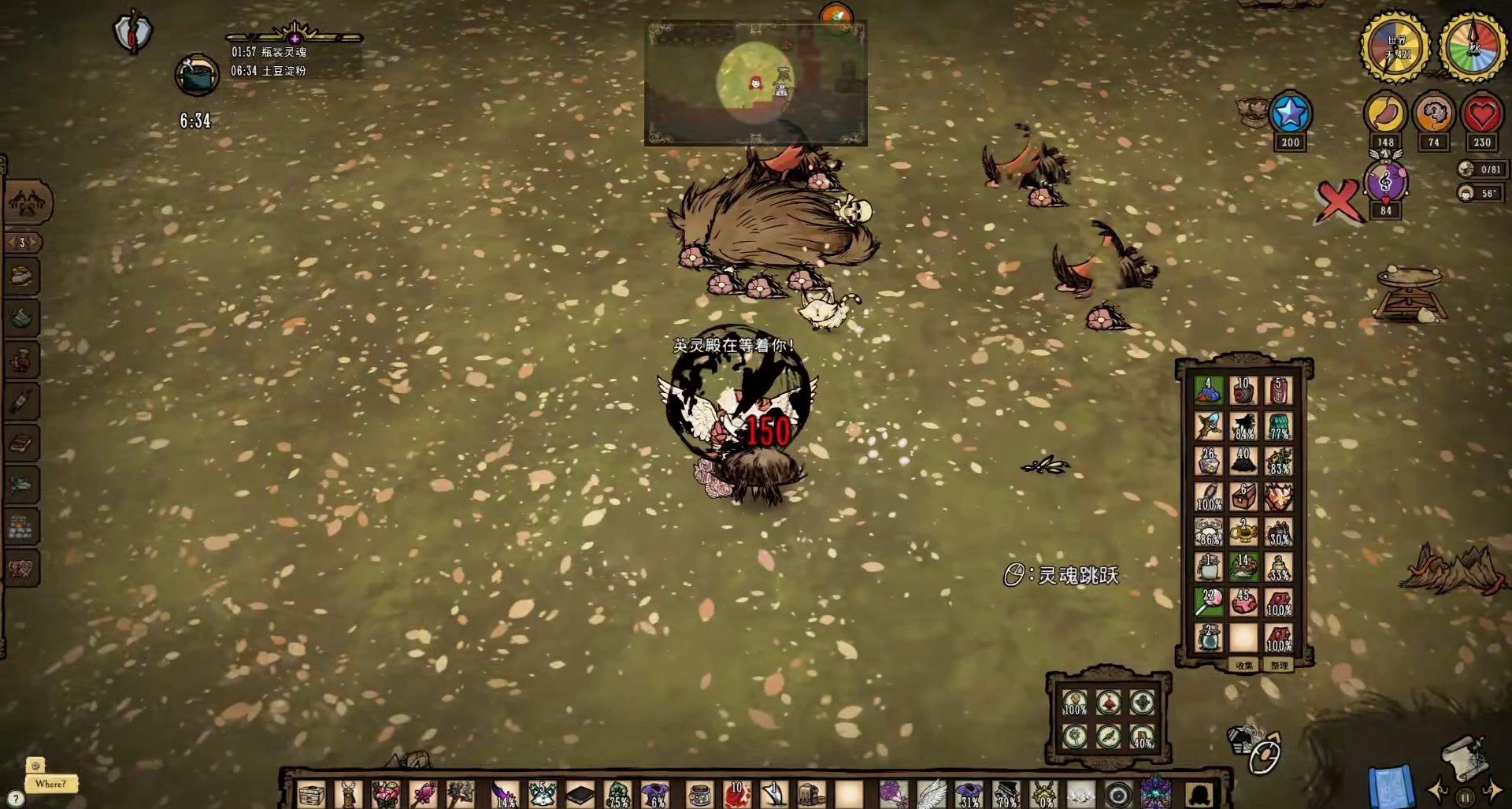Select the black book in the hotbar
Image resolution: width=1512 pixels, height=809 pixels.
click(580, 794)
